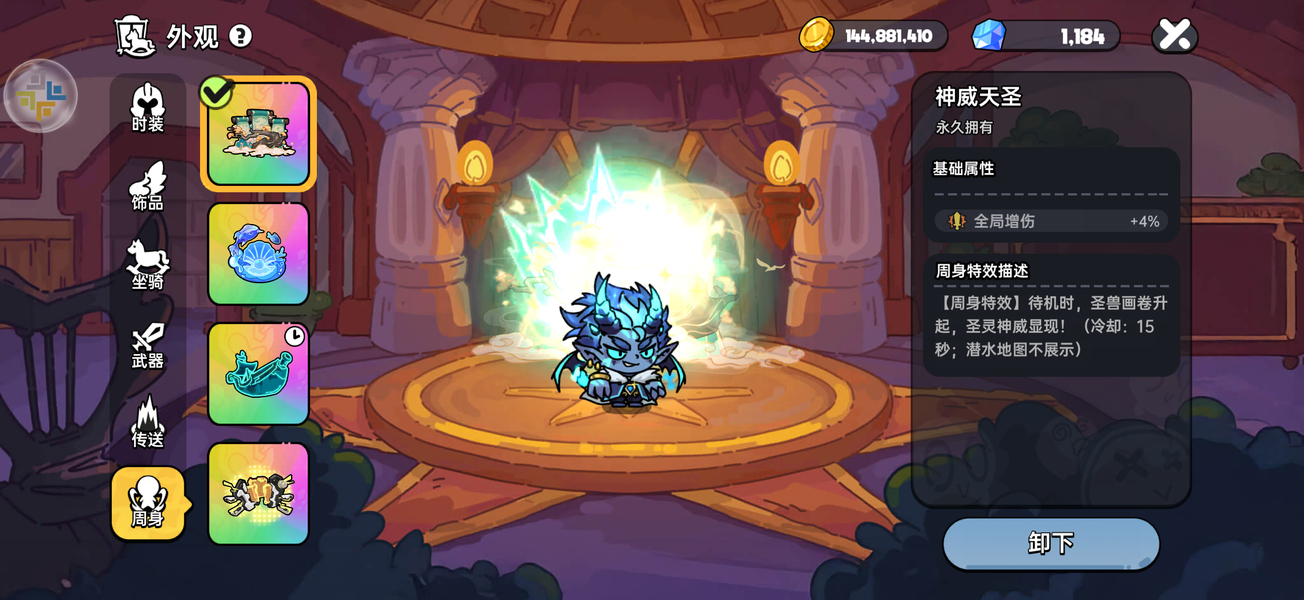
Task: Open the 饰品 accessory tab
Action: [x=148, y=187]
